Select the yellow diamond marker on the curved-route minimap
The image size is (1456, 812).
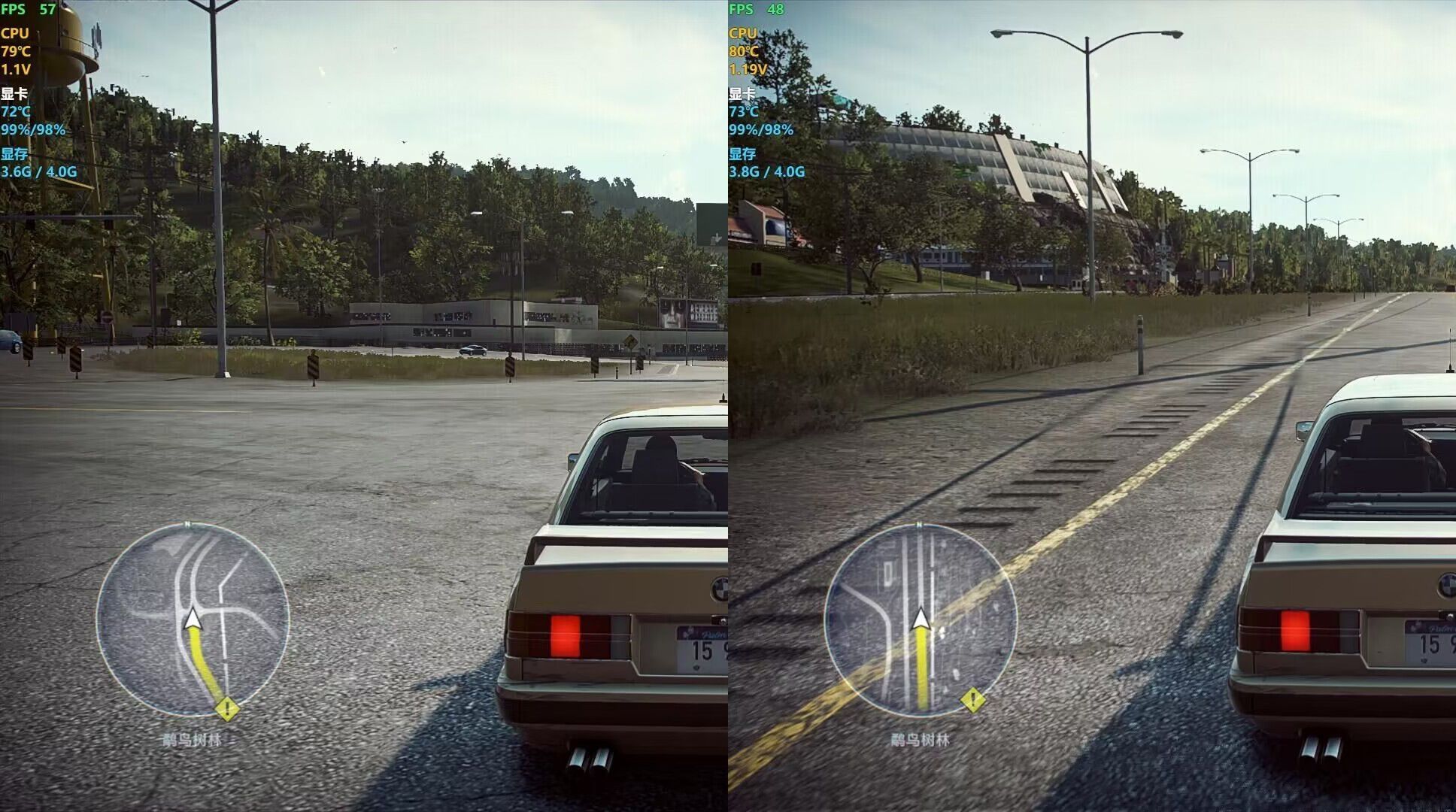tap(227, 708)
